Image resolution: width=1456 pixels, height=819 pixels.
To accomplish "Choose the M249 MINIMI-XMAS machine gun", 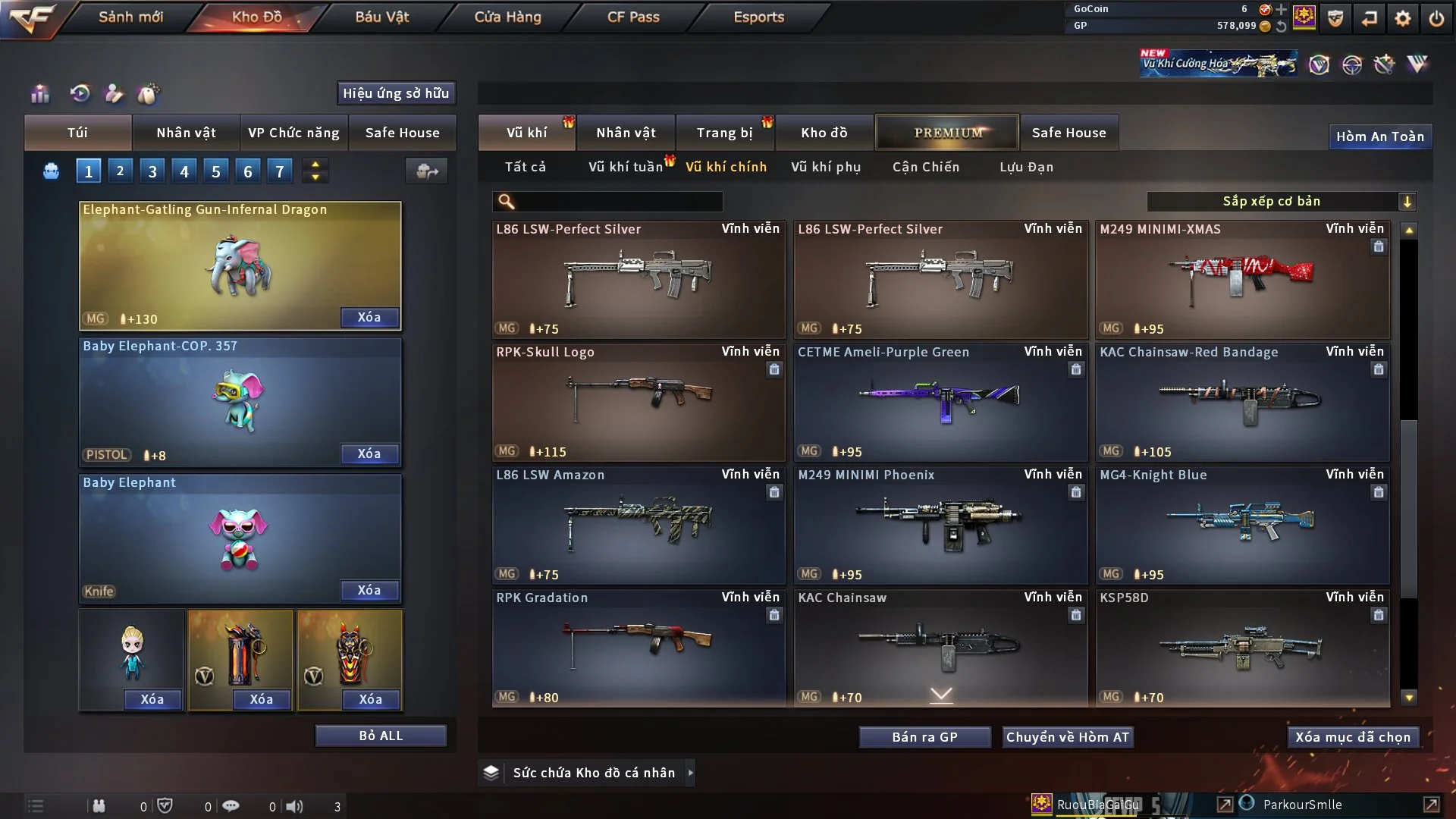I will (1242, 279).
